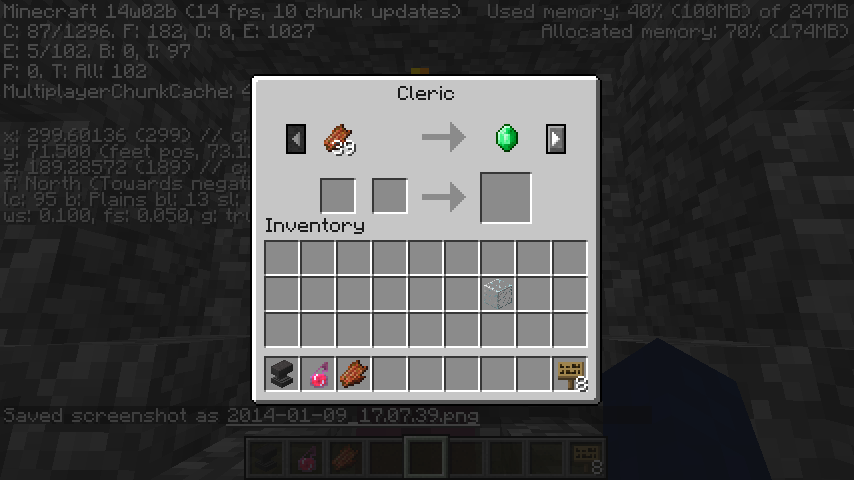The image size is (854, 480).
Task: Select the anvil in the hotbar
Action: coord(282,374)
